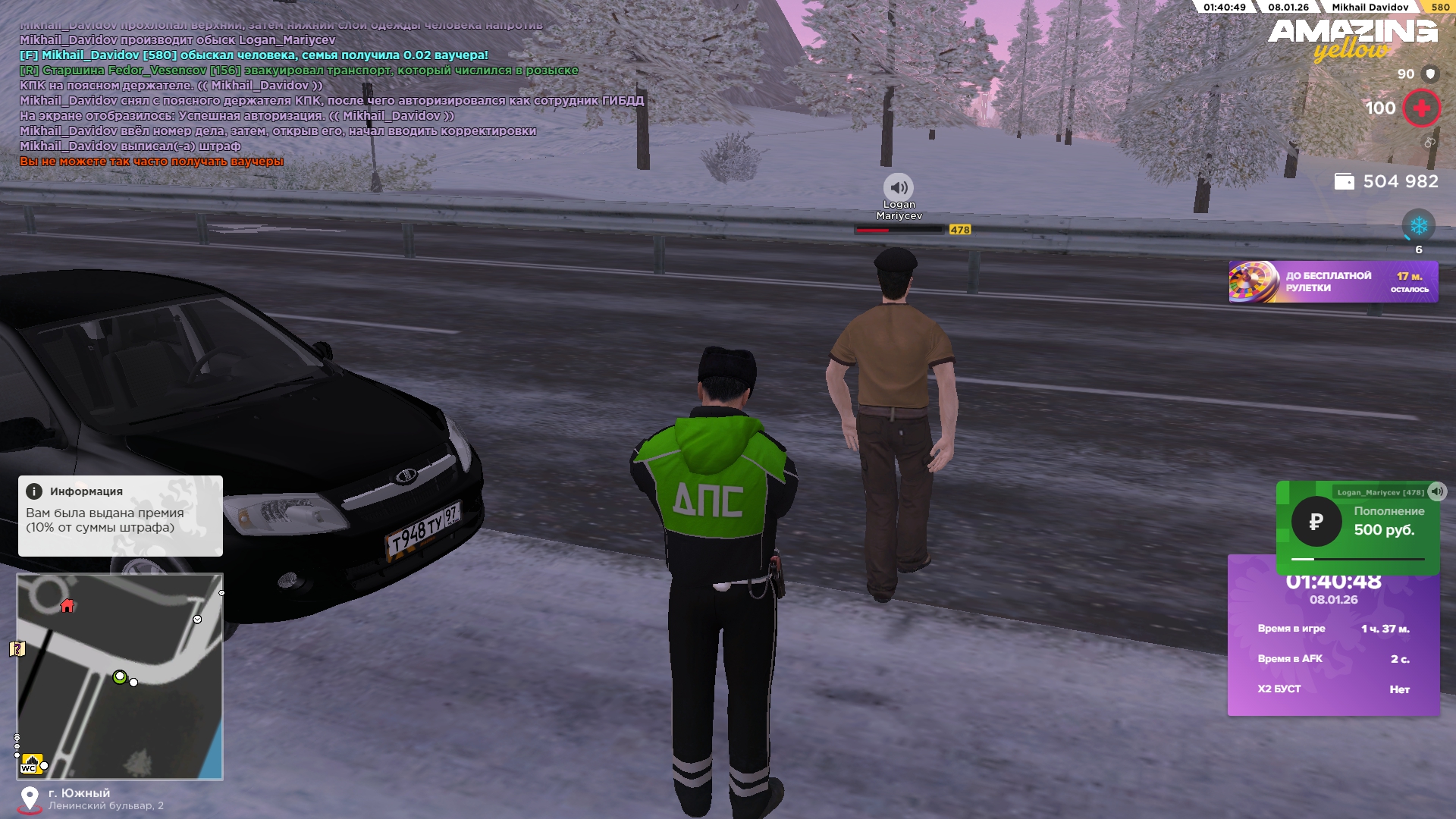The height and width of the screenshot is (819, 1456).
Task: Open the Информация notification popup
Action: 120,516
